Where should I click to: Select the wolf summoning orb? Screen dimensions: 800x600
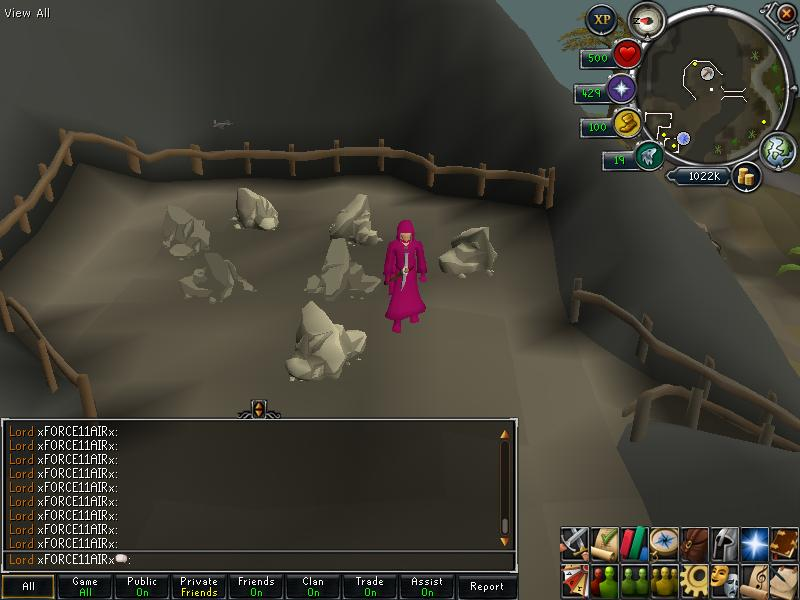coord(648,156)
